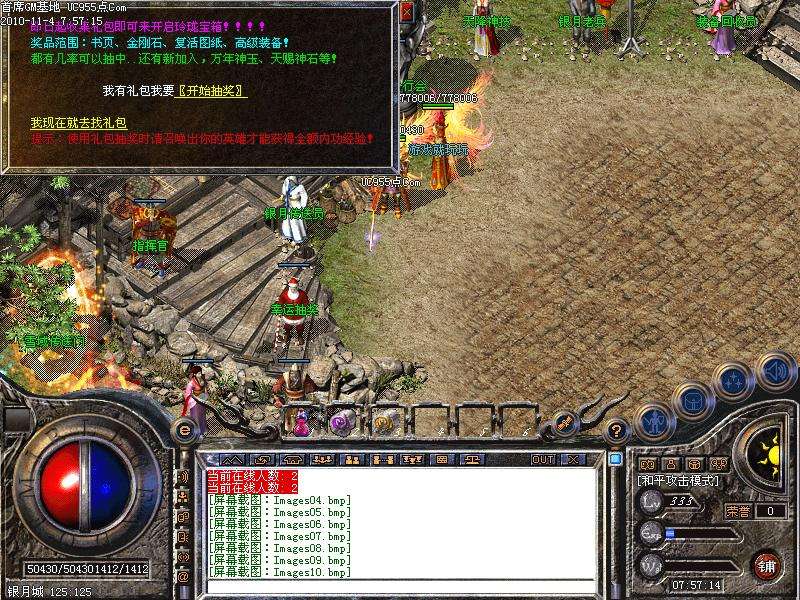800x600 pixels.
Task: Use the yellow scroll belt item
Action: 383,422
